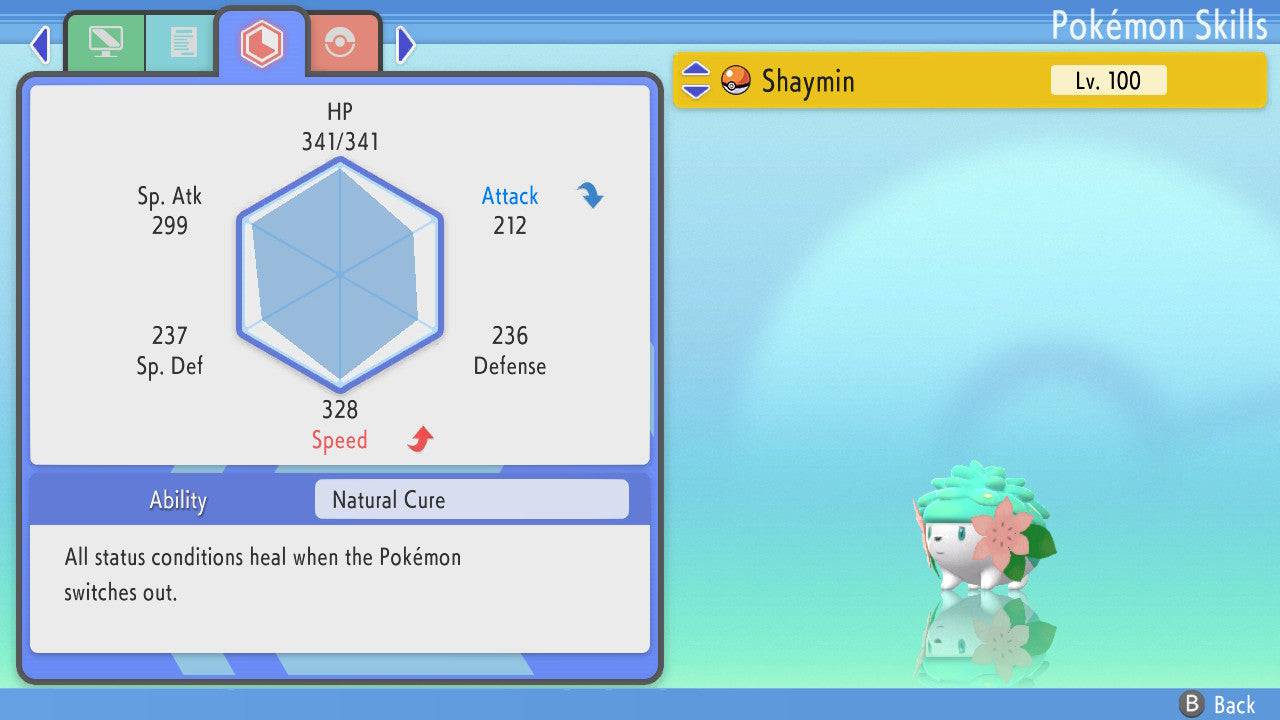Open the Battle Moves Poké Ball tab
The width and height of the screenshot is (1280, 720).
pyautogui.click(x=343, y=42)
